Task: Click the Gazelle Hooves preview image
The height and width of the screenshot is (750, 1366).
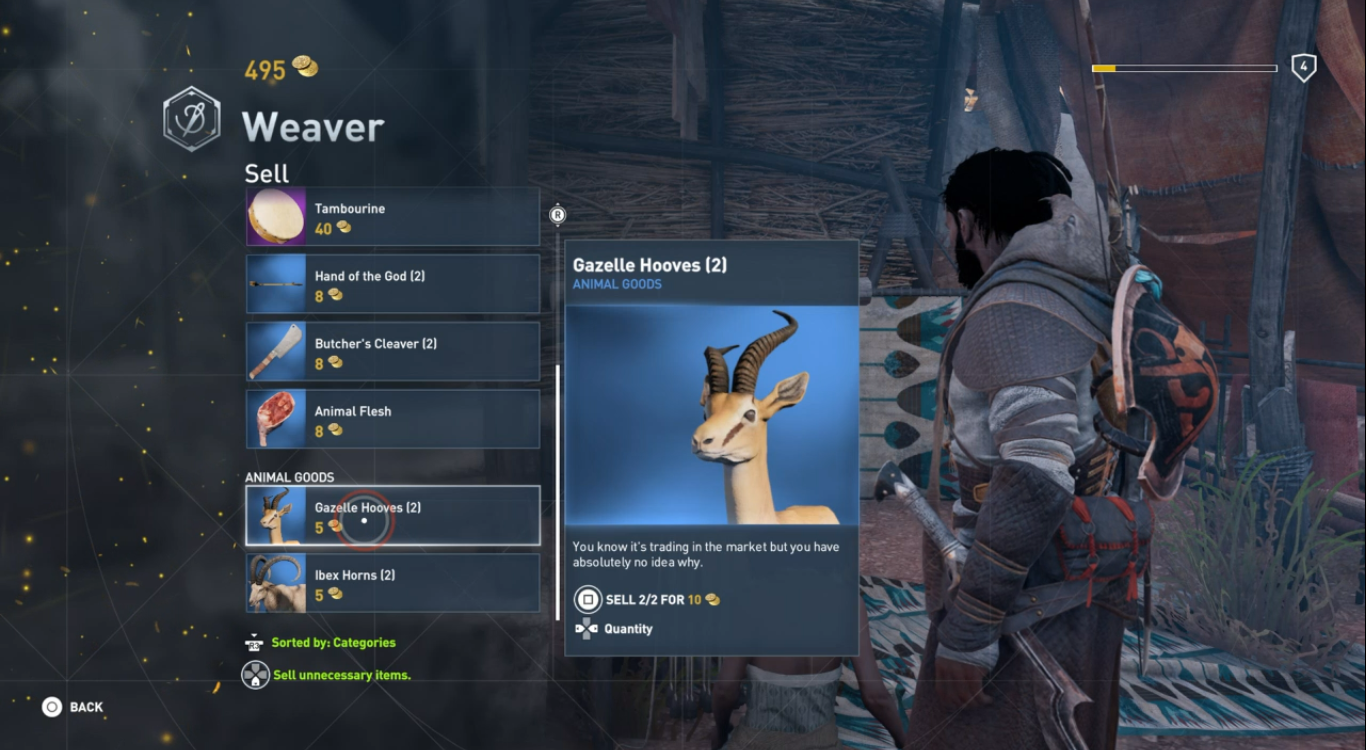Action: coord(711,415)
